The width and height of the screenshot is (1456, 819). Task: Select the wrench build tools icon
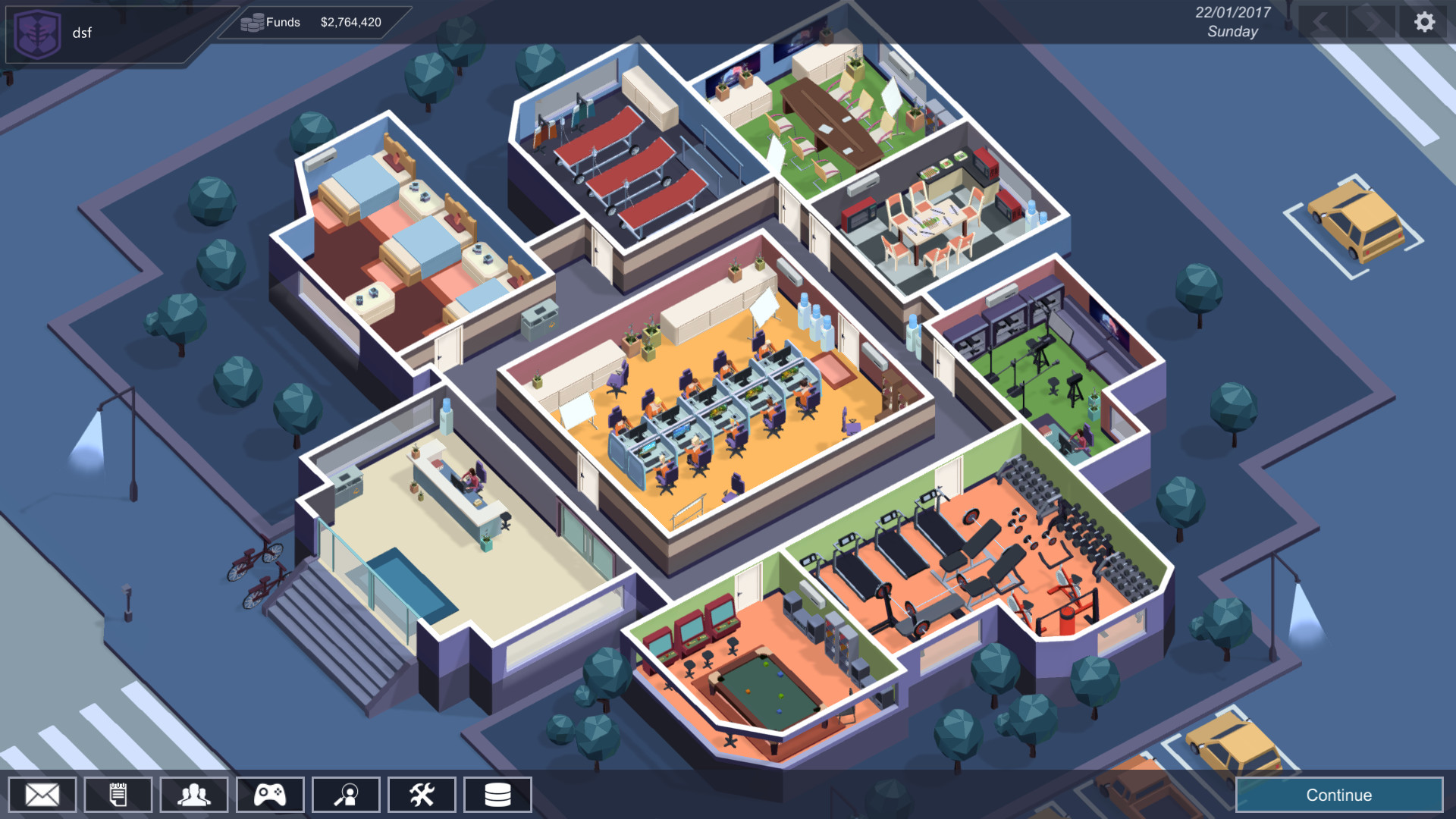coord(421,794)
